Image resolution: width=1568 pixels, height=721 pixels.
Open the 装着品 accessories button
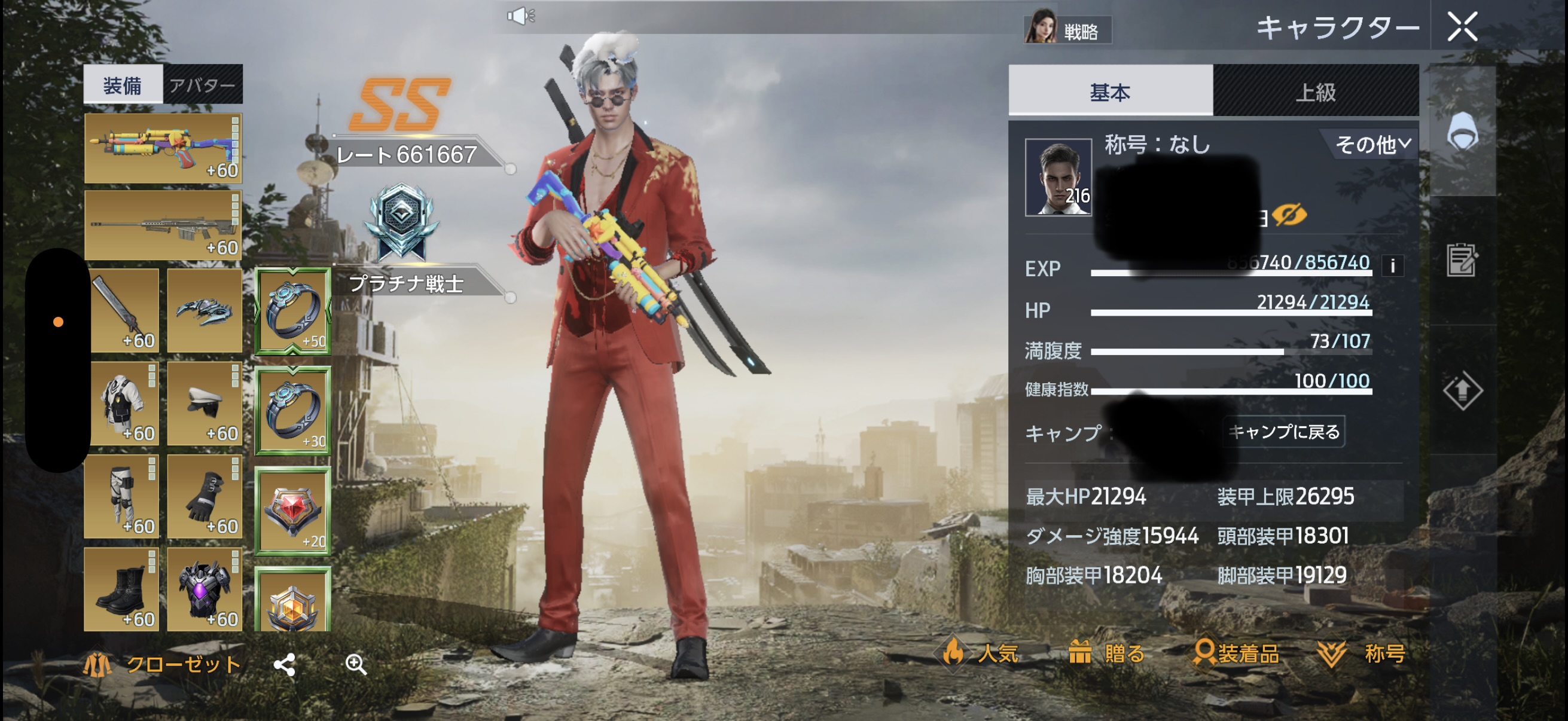point(1236,653)
